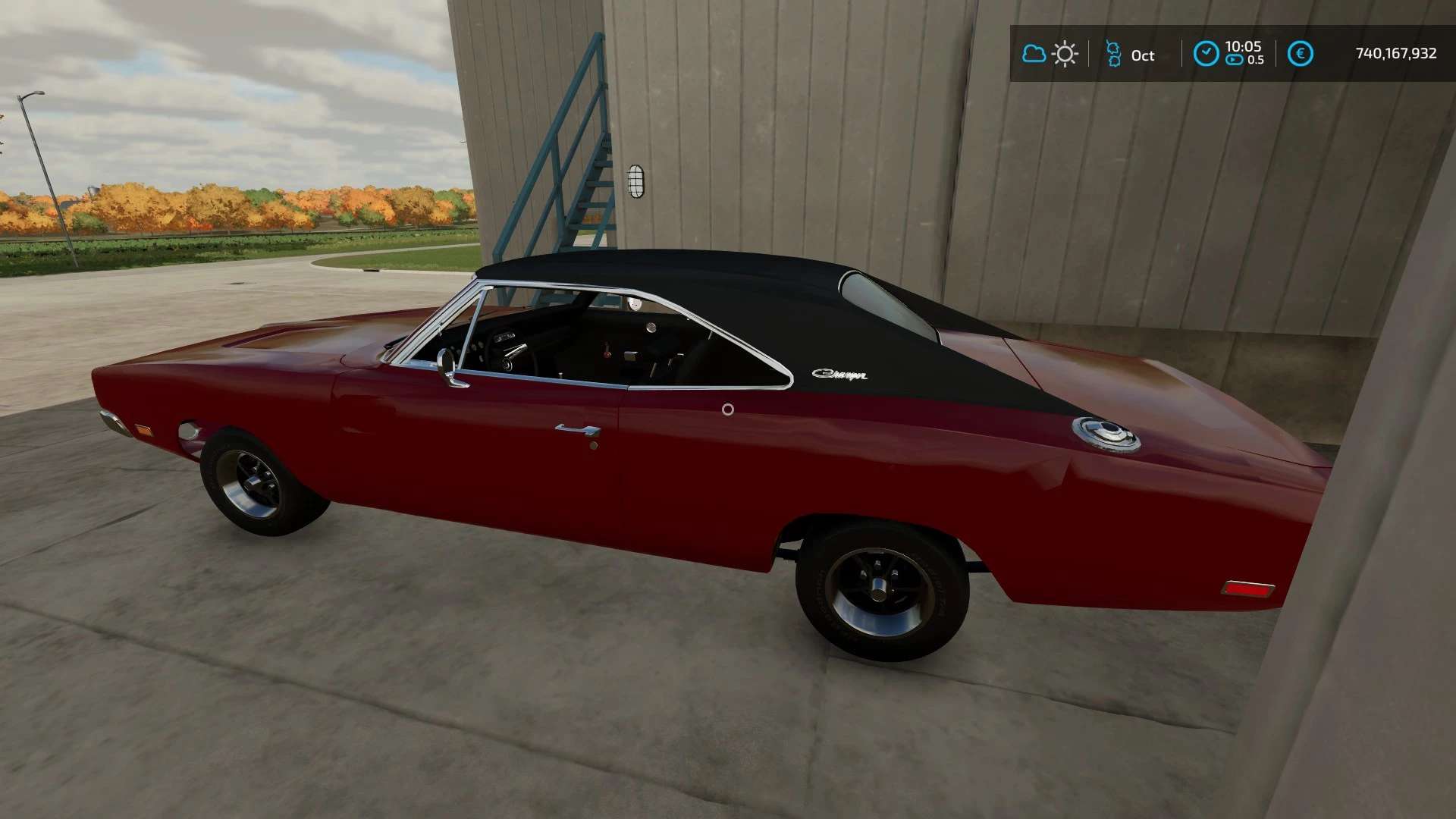The width and height of the screenshot is (1456, 819).
Task: Click the cloud weather icon
Action: (1034, 54)
